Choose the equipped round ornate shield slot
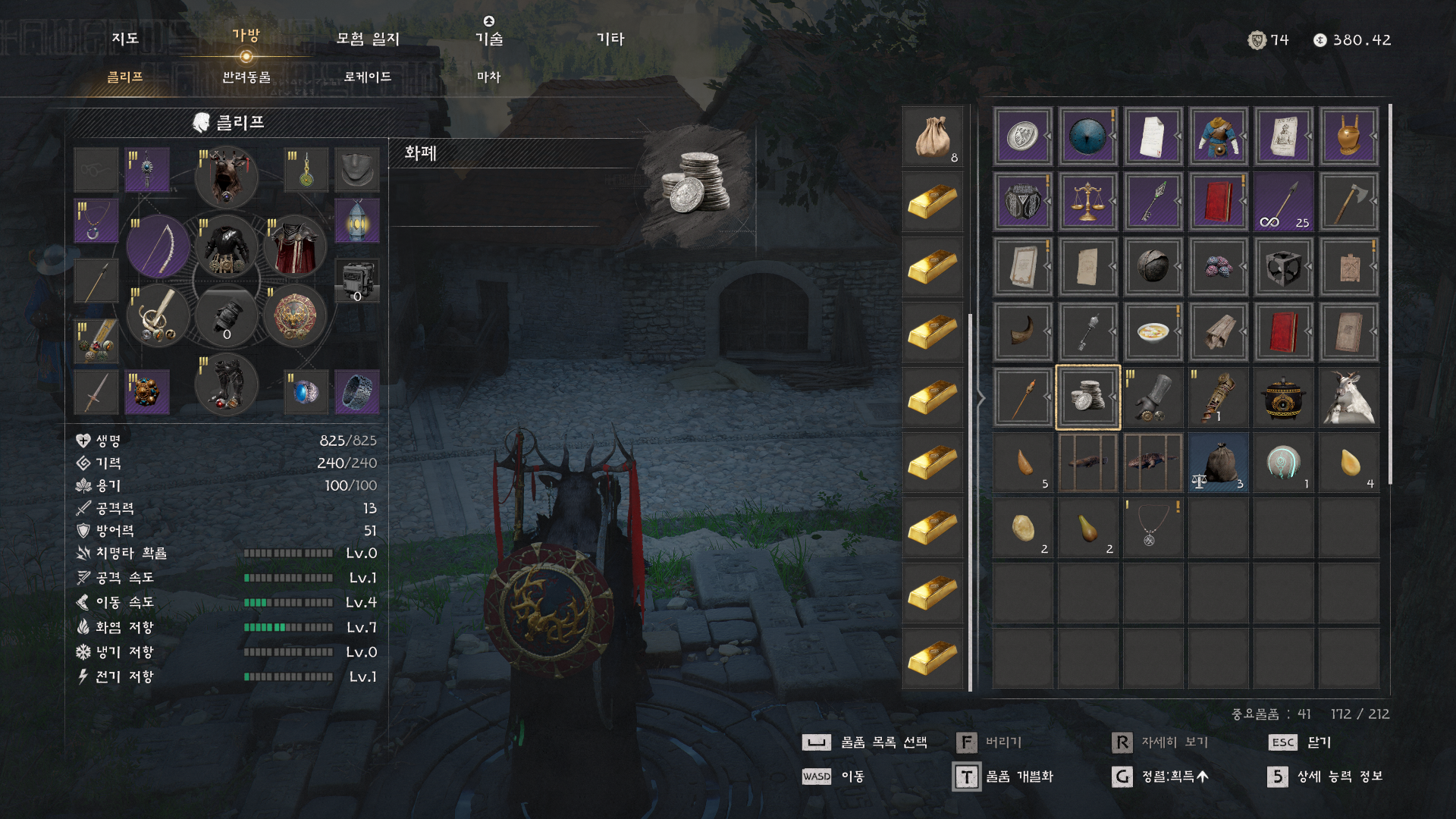This screenshot has height=819, width=1456. point(295,315)
